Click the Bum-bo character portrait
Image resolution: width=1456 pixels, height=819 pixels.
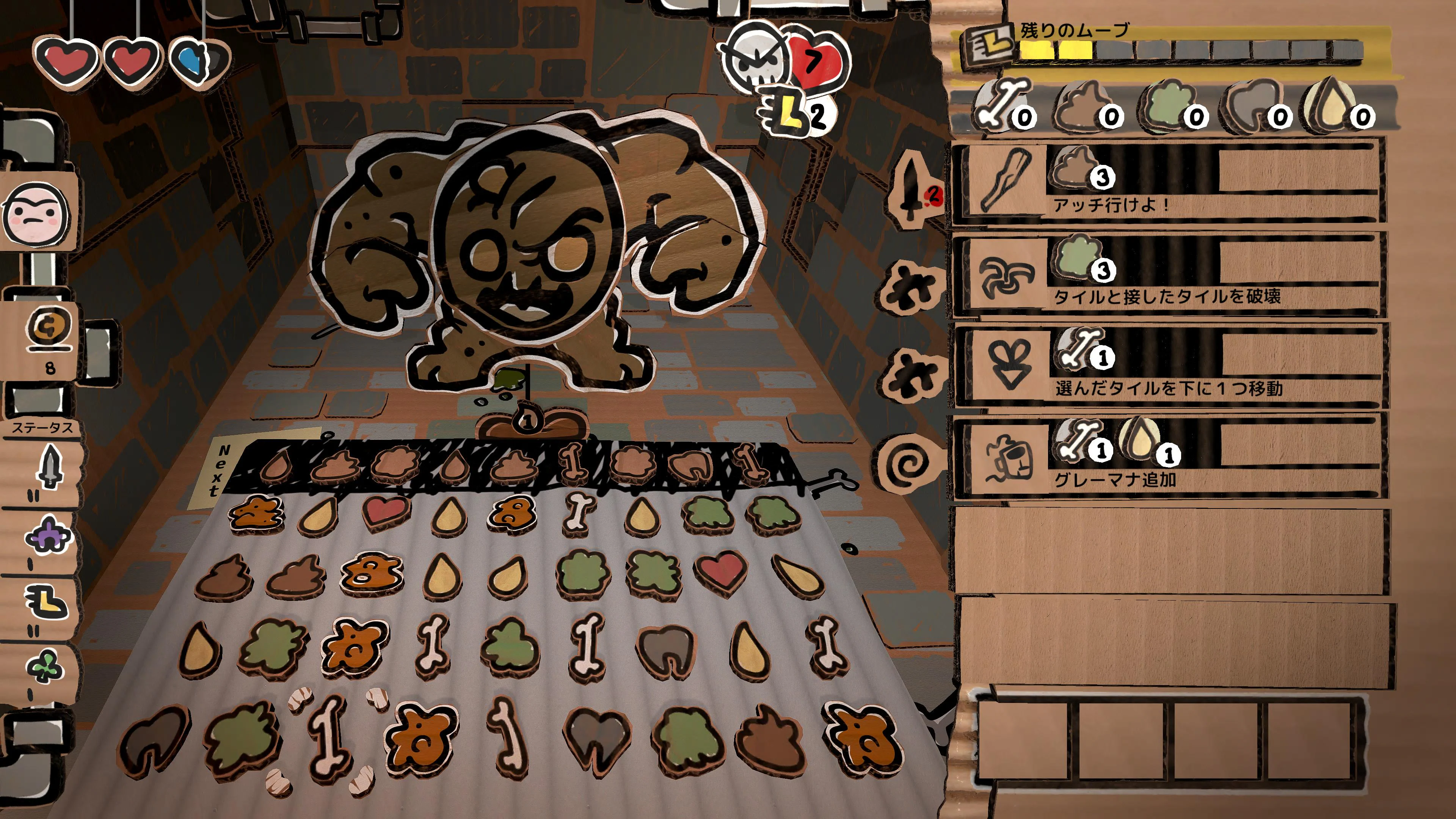click(37, 215)
